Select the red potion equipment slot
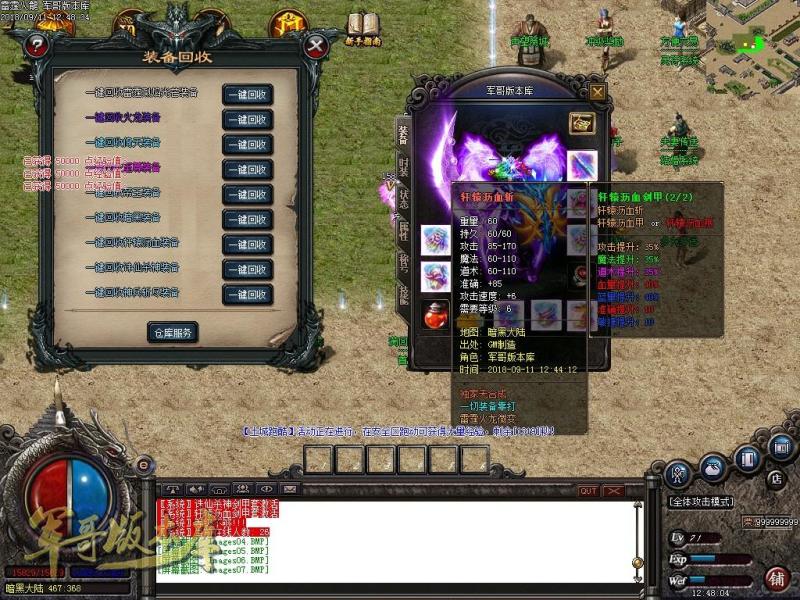800x600 pixels. tap(435, 314)
